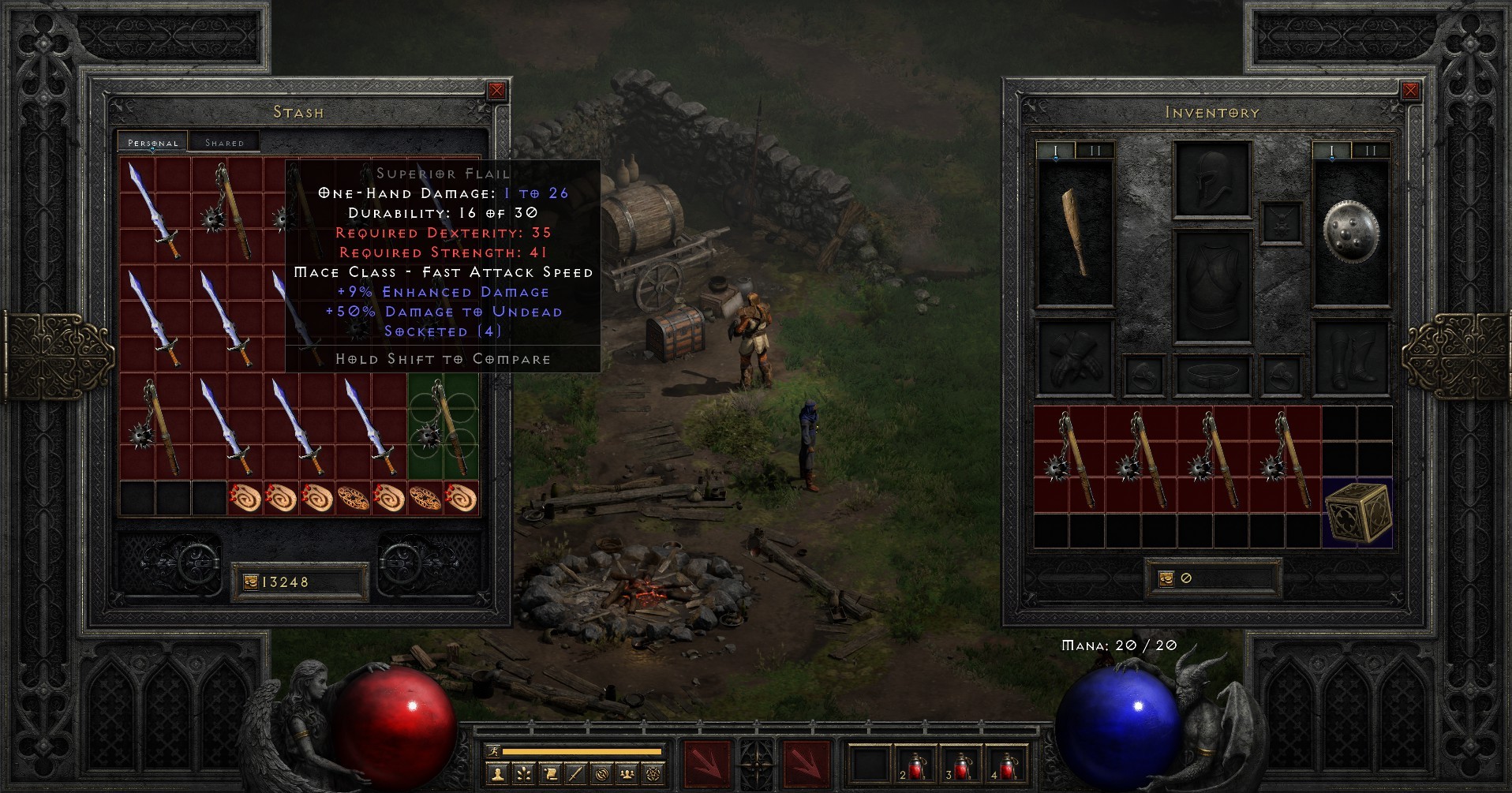Open the Quest Log scroll icon
The height and width of the screenshot is (793, 1512).
550,775
